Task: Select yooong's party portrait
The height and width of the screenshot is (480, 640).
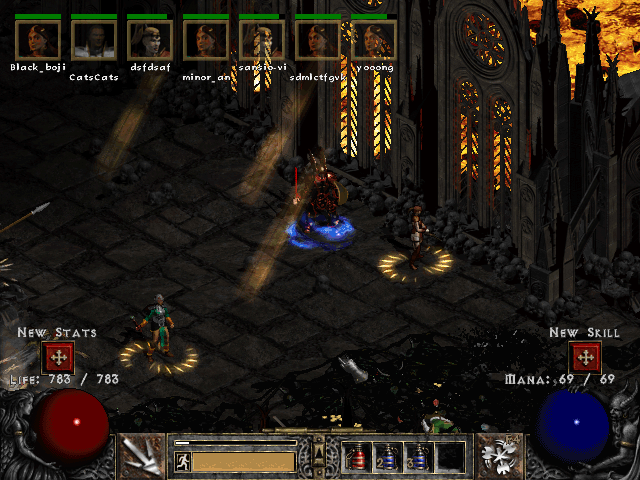Action: click(x=374, y=40)
